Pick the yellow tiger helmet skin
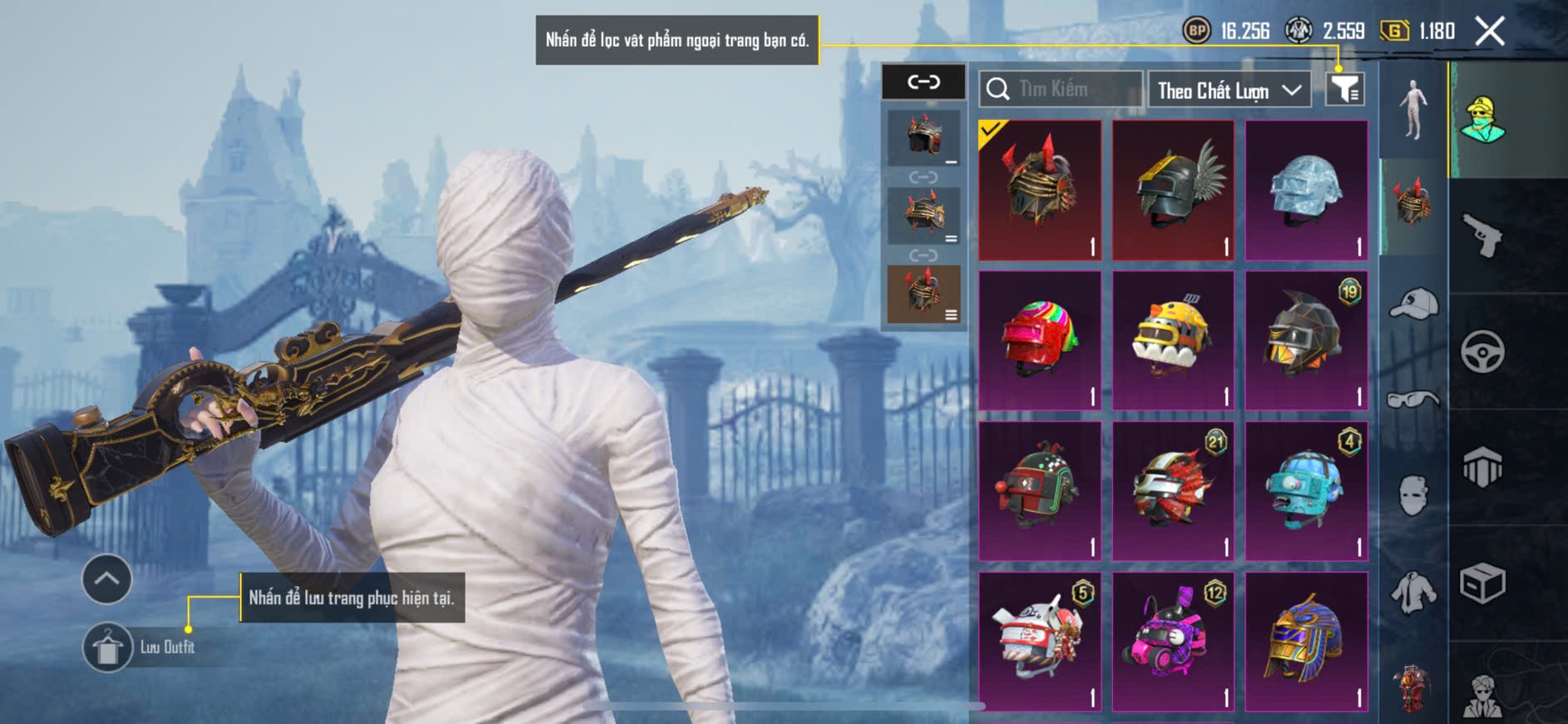Image resolution: width=1568 pixels, height=724 pixels. [1174, 340]
